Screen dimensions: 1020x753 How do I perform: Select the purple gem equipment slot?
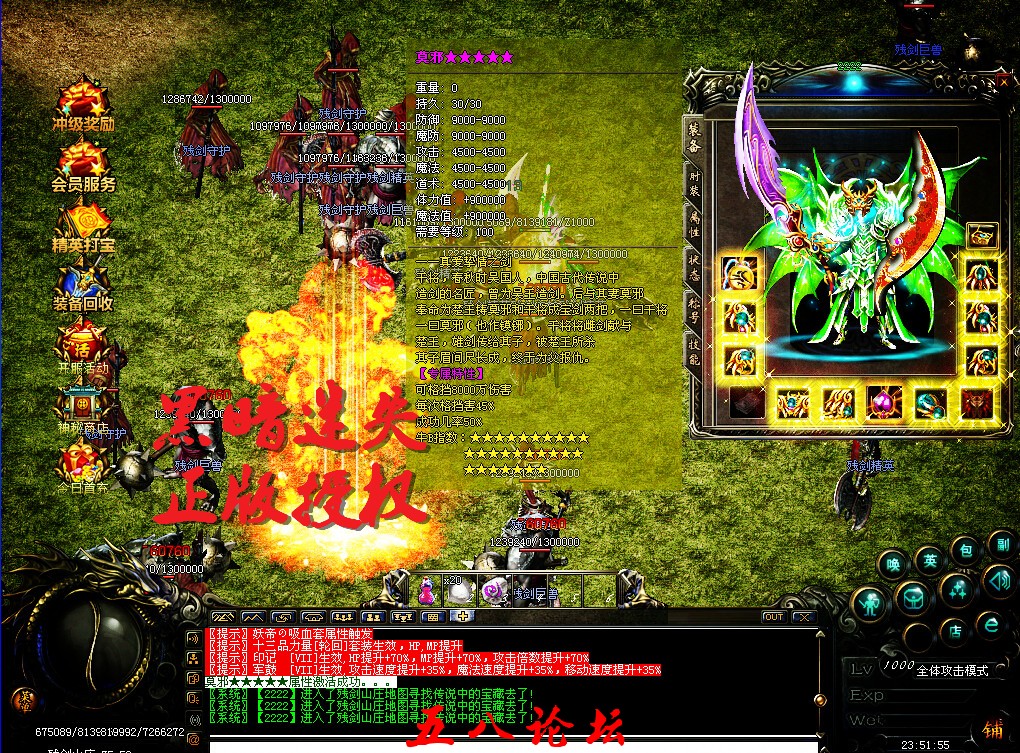click(884, 402)
